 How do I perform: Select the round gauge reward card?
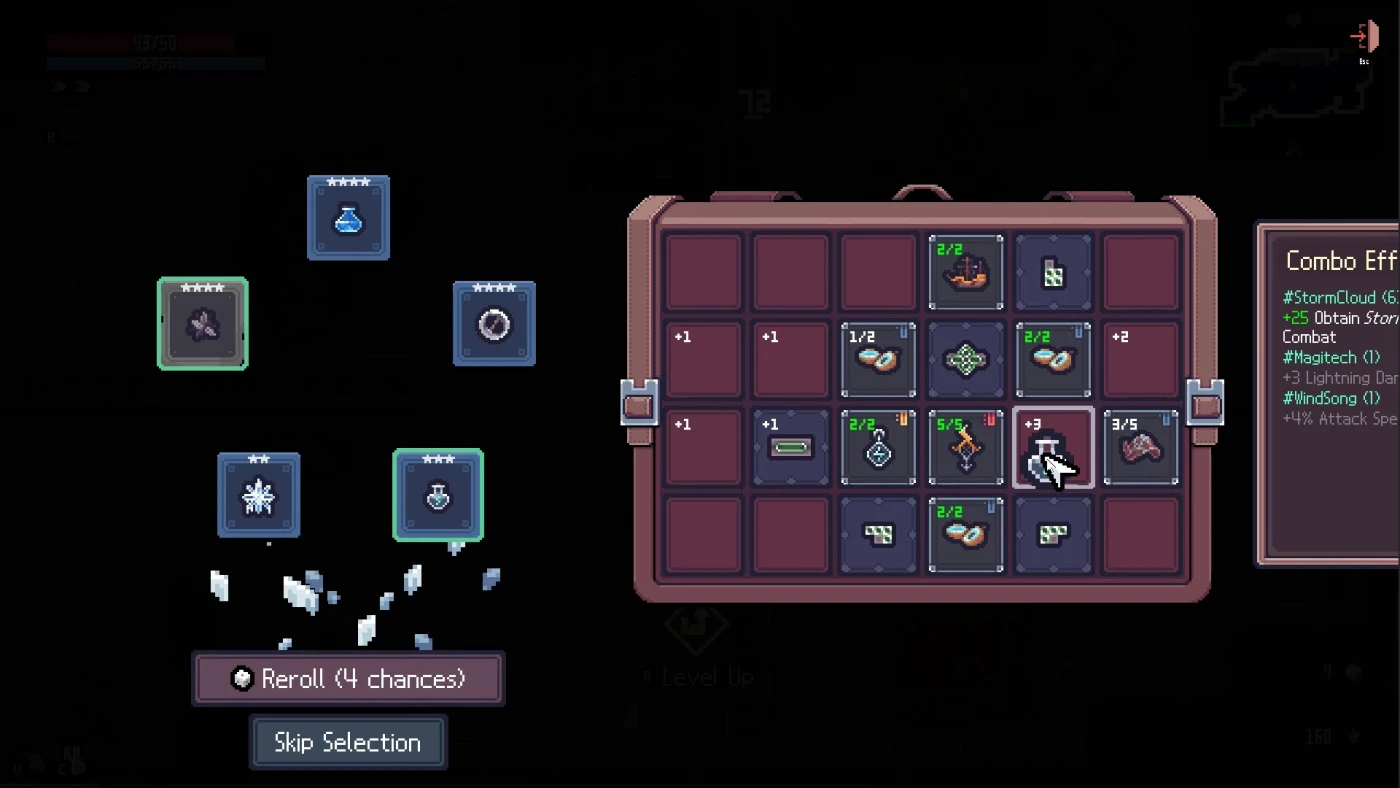coord(494,324)
